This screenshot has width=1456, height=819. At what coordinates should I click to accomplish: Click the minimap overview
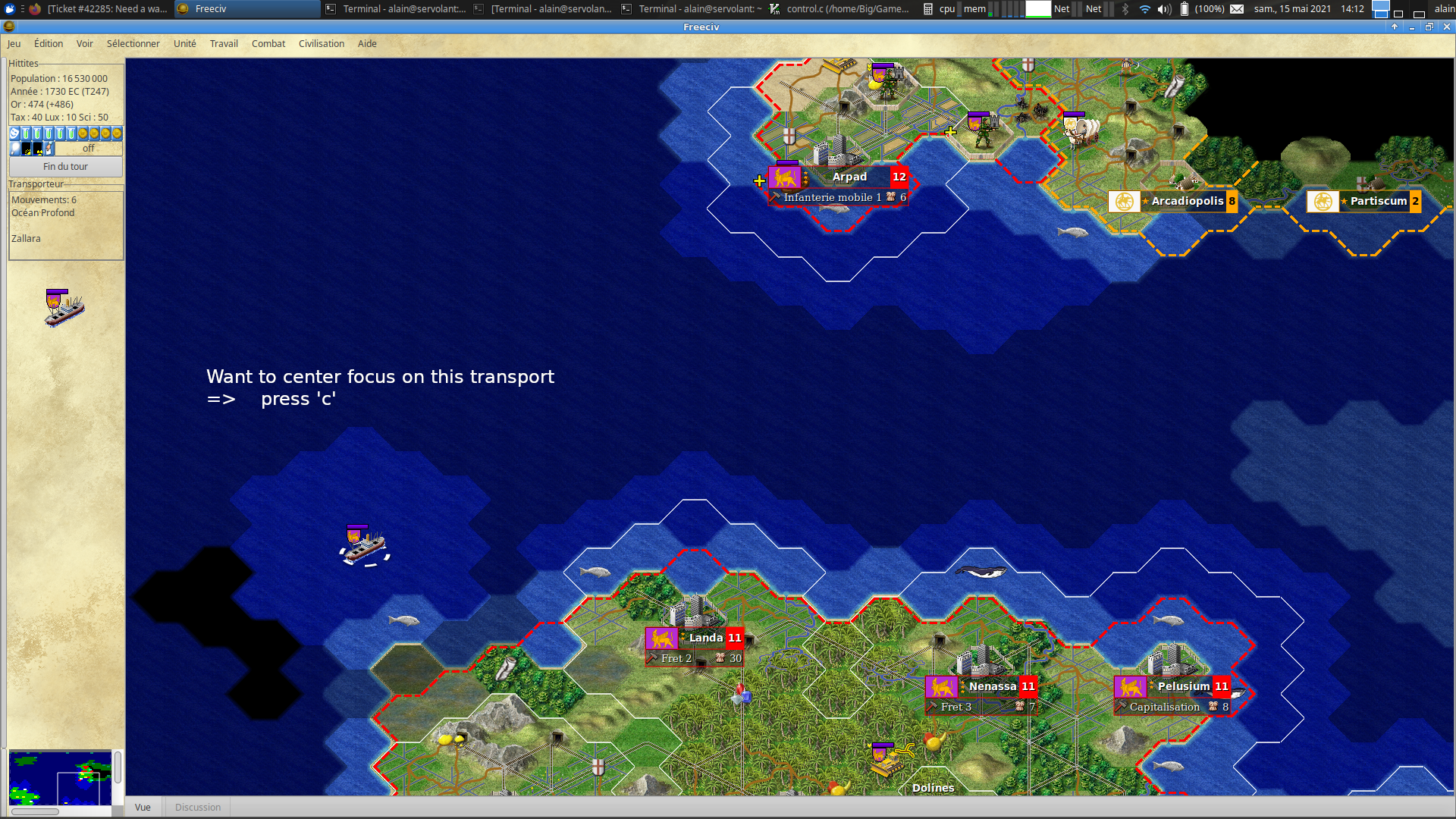tap(60, 777)
